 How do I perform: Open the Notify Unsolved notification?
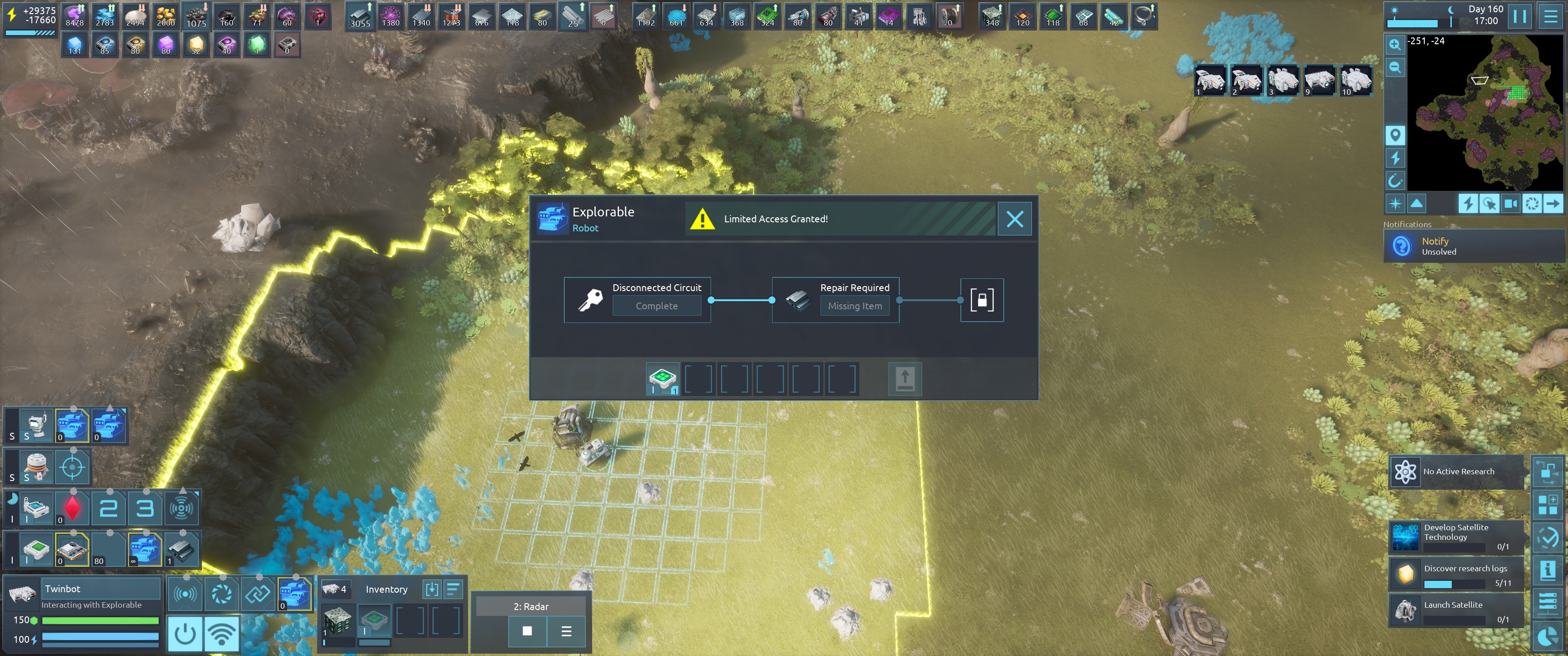point(1473,246)
